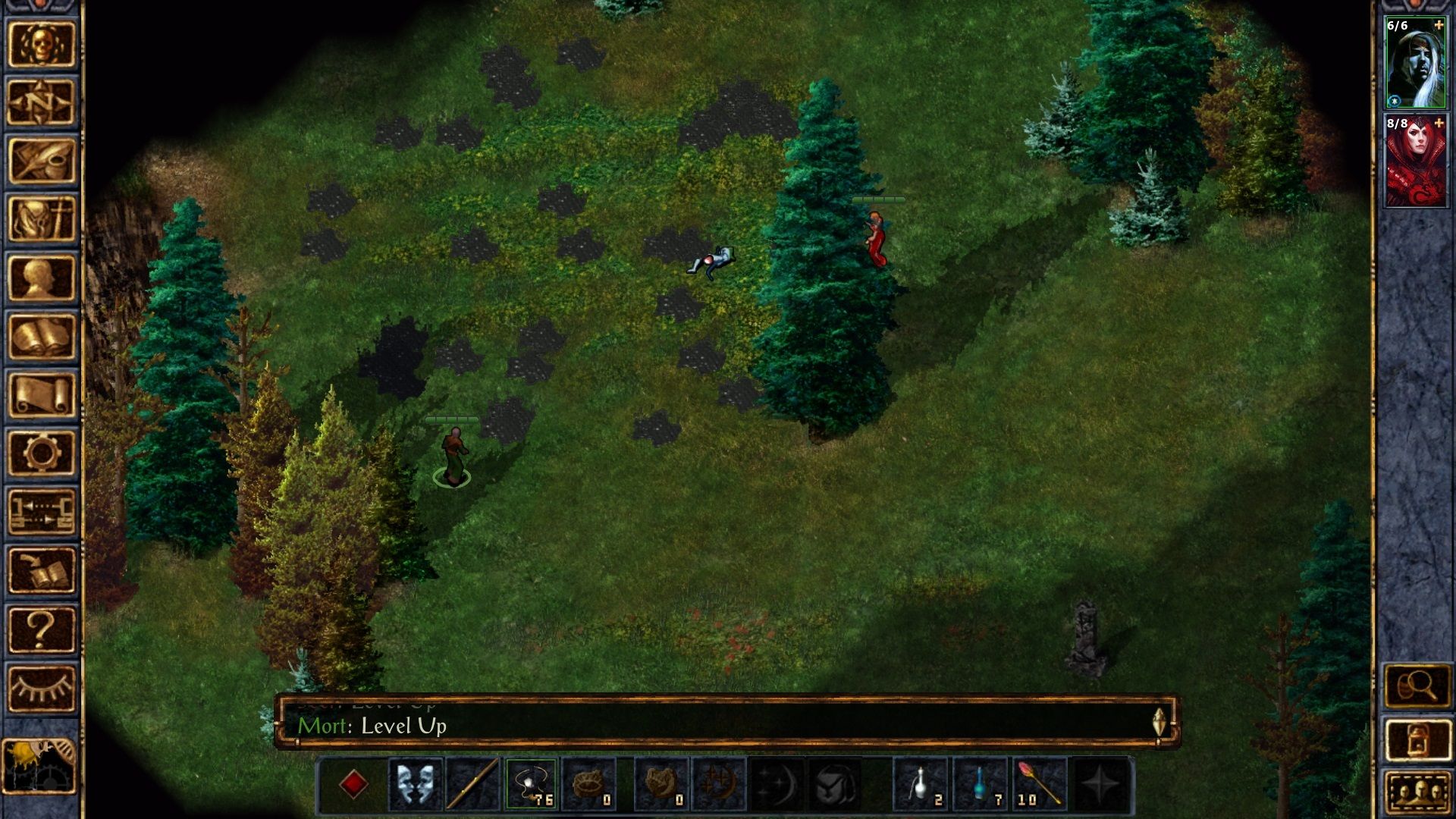
Task: Open the inventory screen
Action: [41, 219]
